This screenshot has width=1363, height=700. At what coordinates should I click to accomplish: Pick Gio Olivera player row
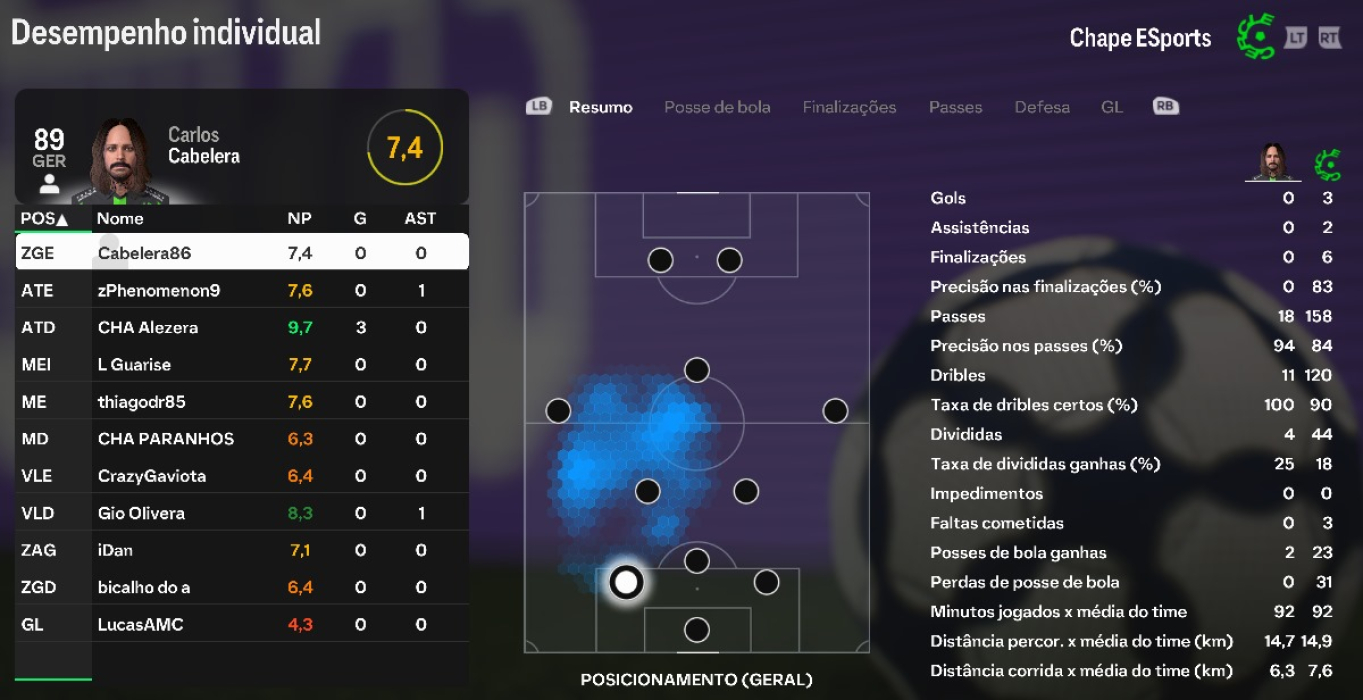tap(242, 513)
